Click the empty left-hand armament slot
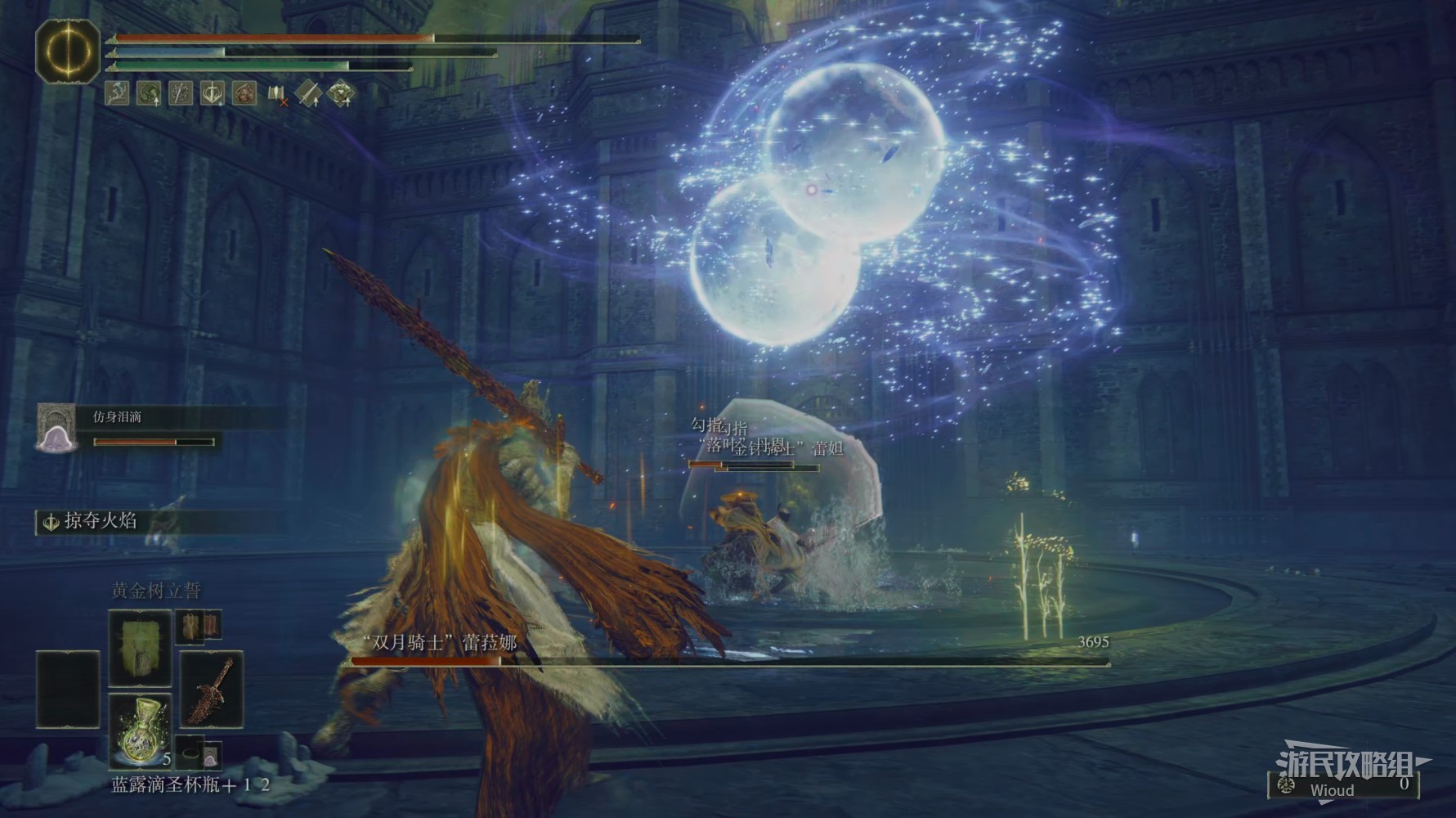 [x=68, y=690]
